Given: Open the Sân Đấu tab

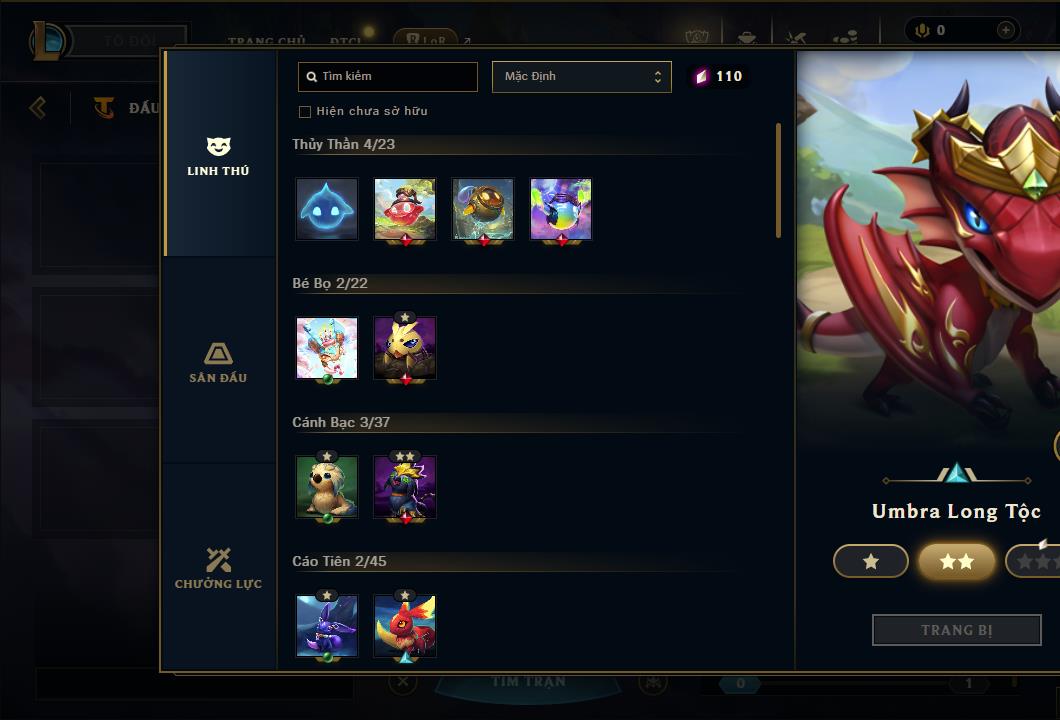Looking at the screenshot, I should point(218,362).
